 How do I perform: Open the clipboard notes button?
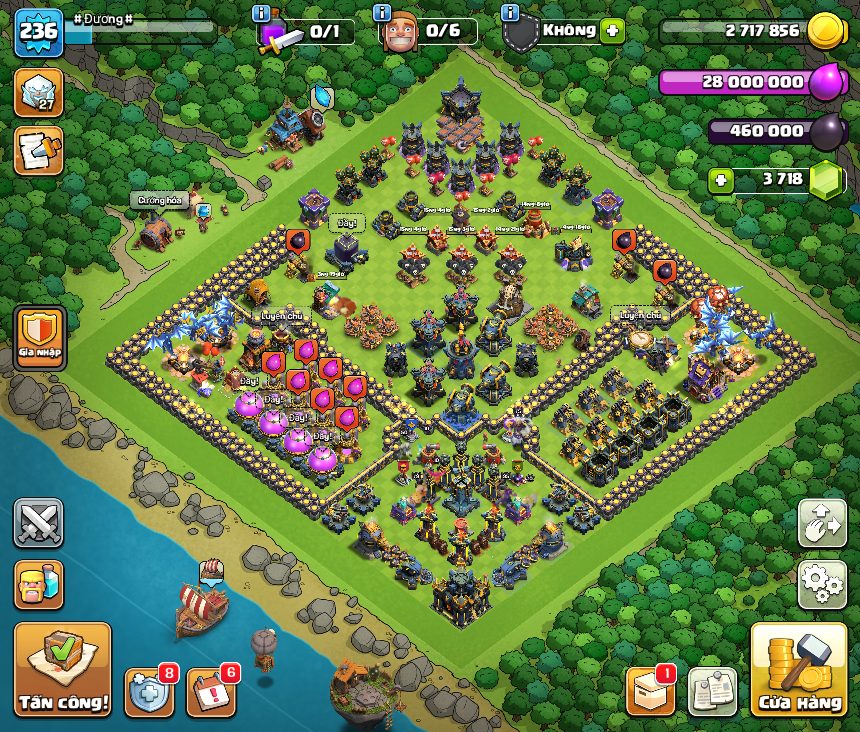point(712,692)
